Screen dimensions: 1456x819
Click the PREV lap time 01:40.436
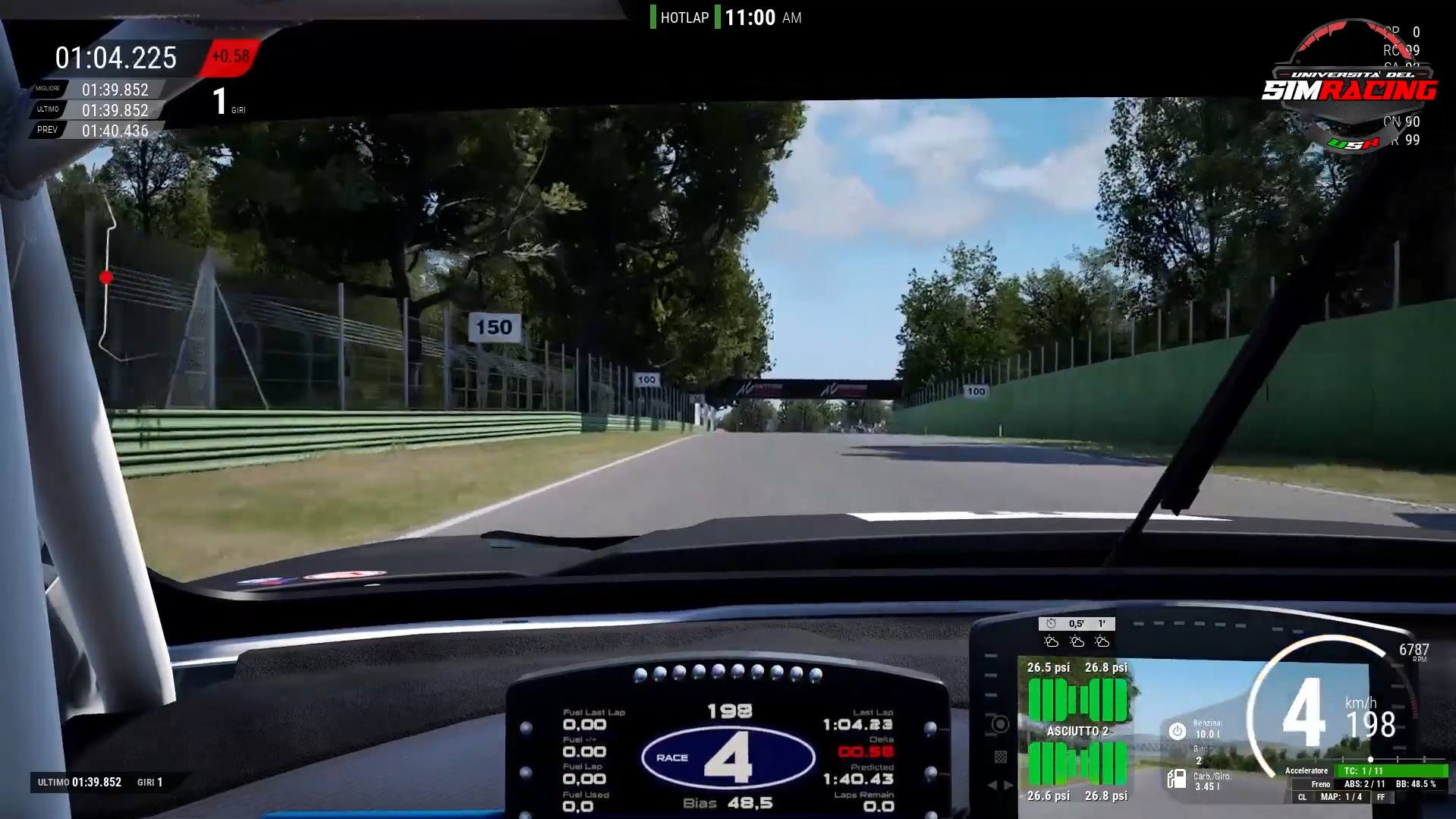[x=114, y=129]
